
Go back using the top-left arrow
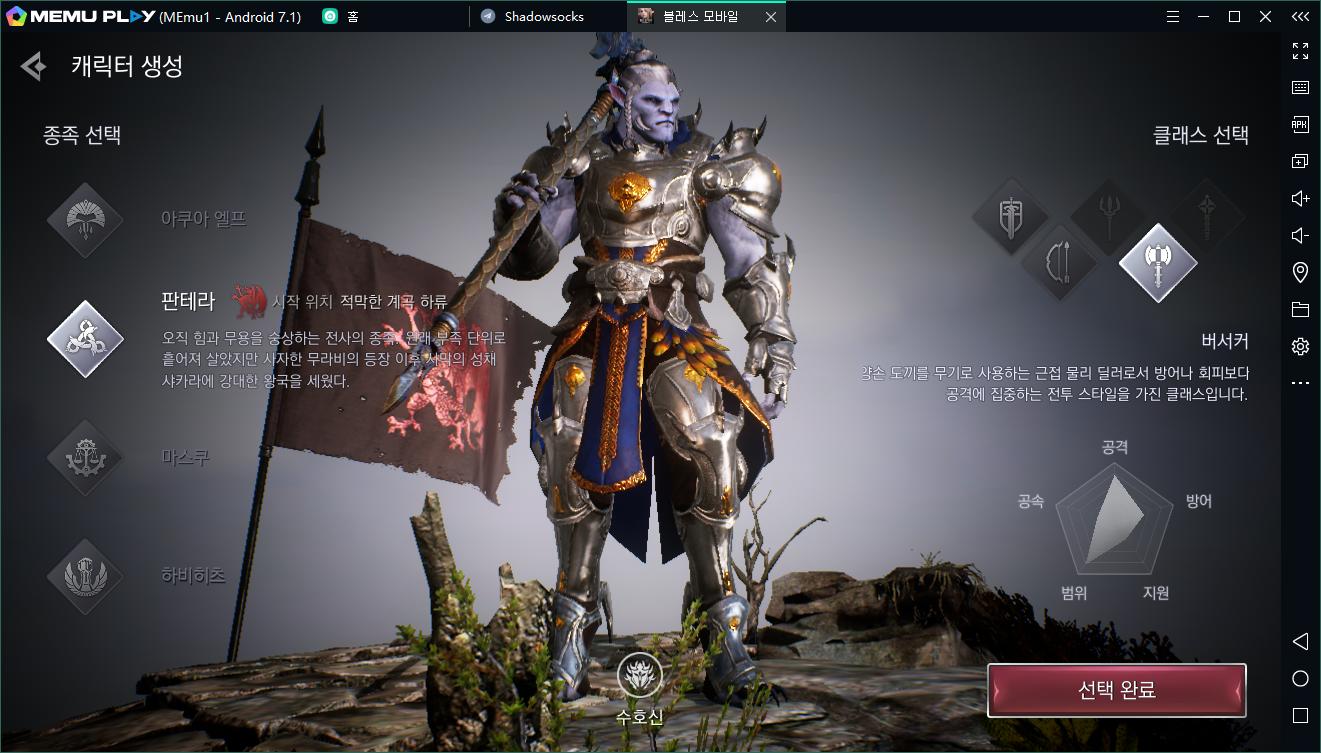(x=33, y=66)
